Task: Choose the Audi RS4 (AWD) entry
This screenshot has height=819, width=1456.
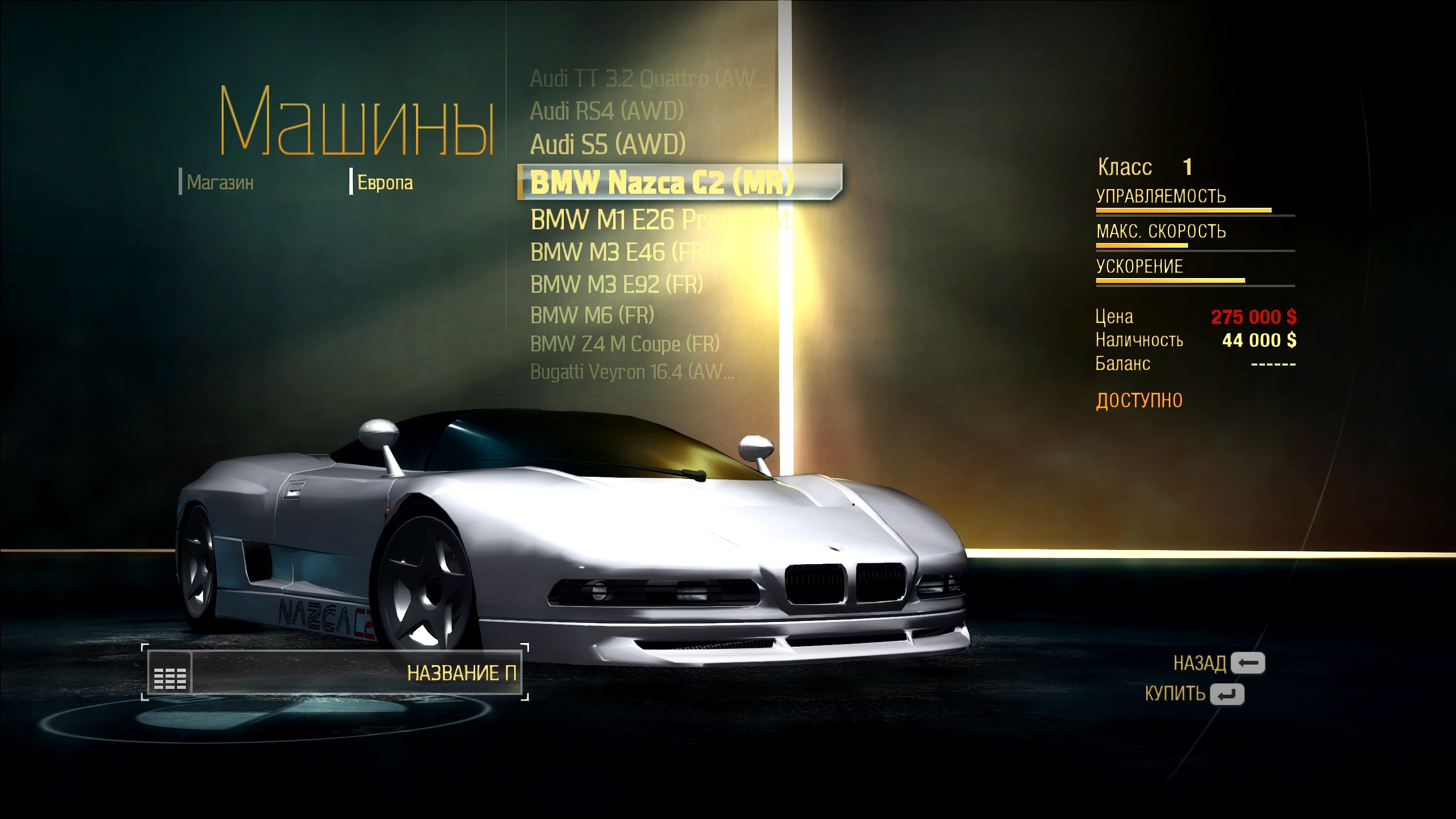Action: point(607,111)
